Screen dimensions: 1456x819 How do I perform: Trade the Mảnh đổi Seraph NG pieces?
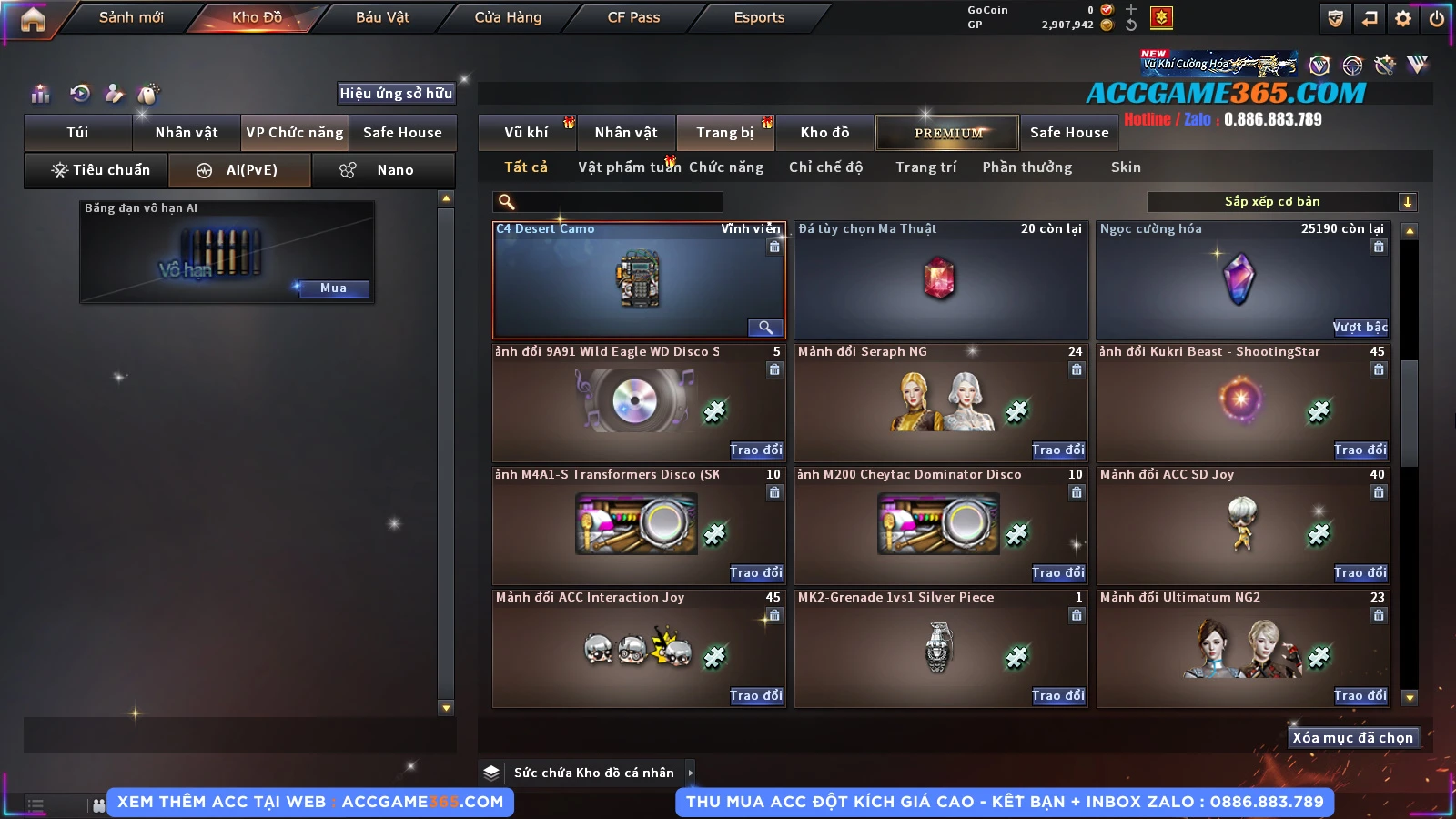pos(1057,450)
